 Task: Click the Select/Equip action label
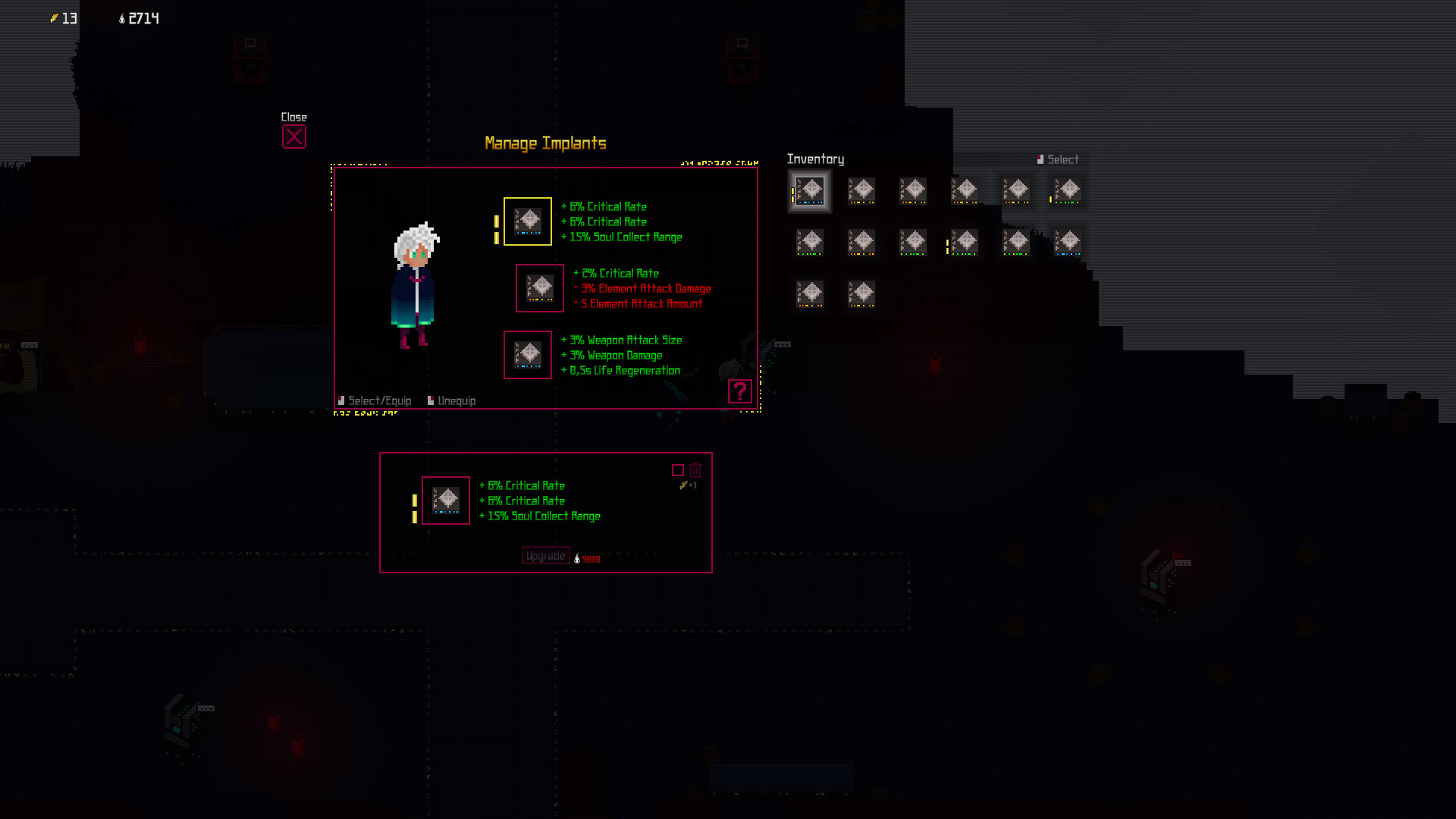click(378, 400)
